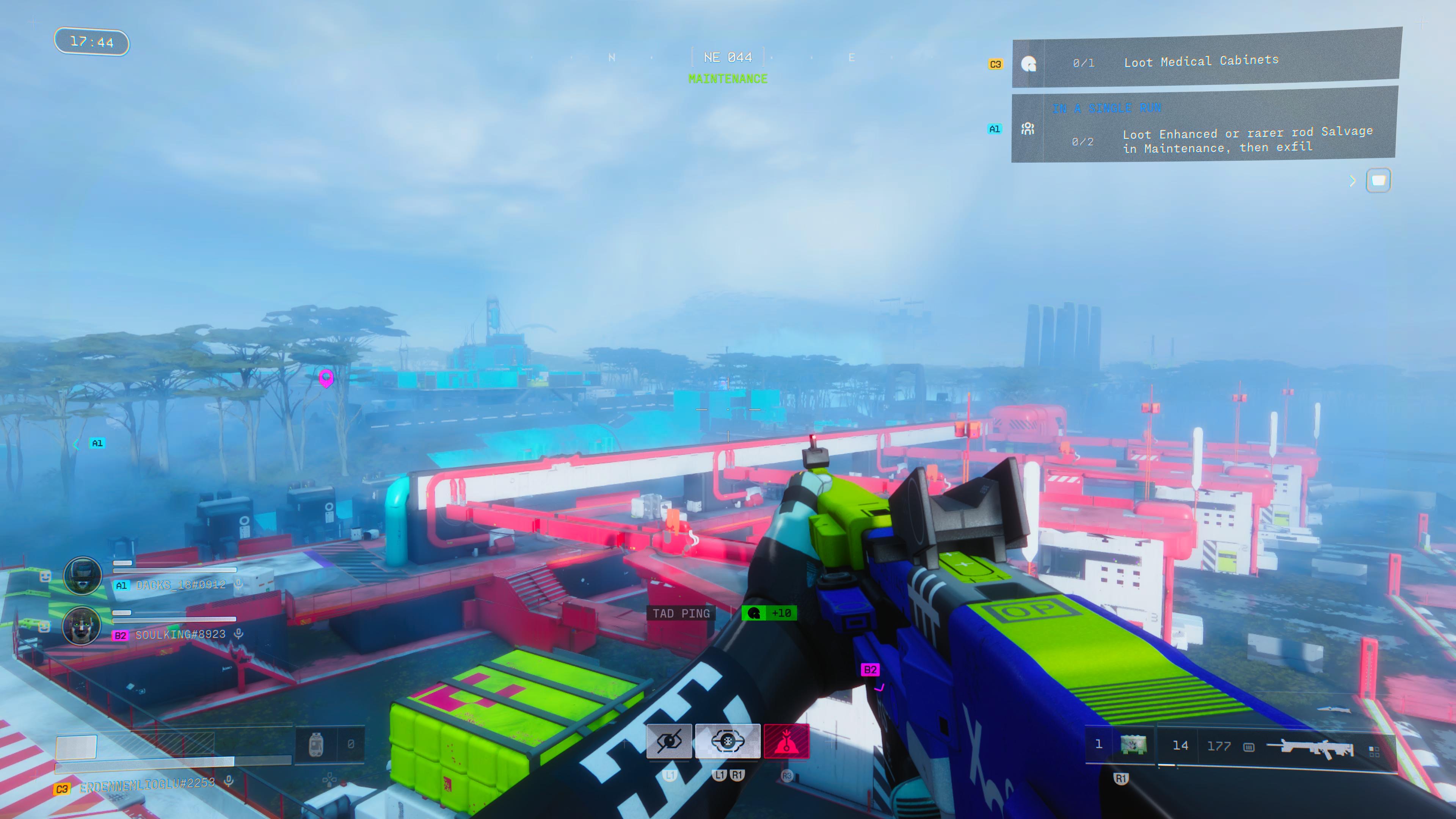Open the chat bubble icon

point(1378,180)
